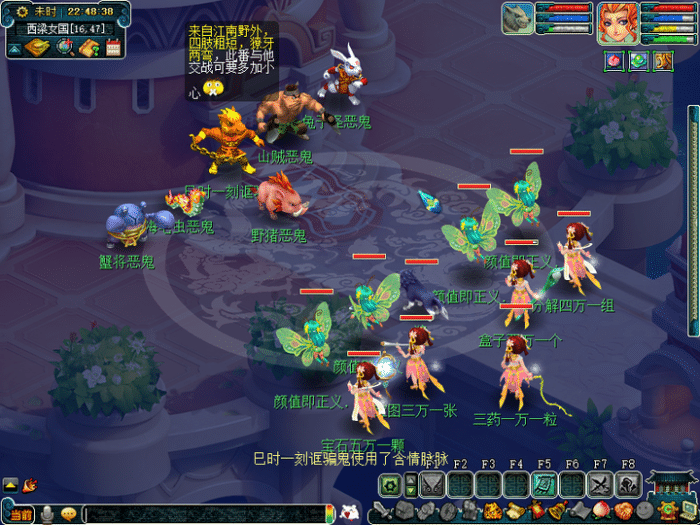Use the F7 crossed swords skill
The height and width of the screenshot is (525, 700).
coord(599,485)
